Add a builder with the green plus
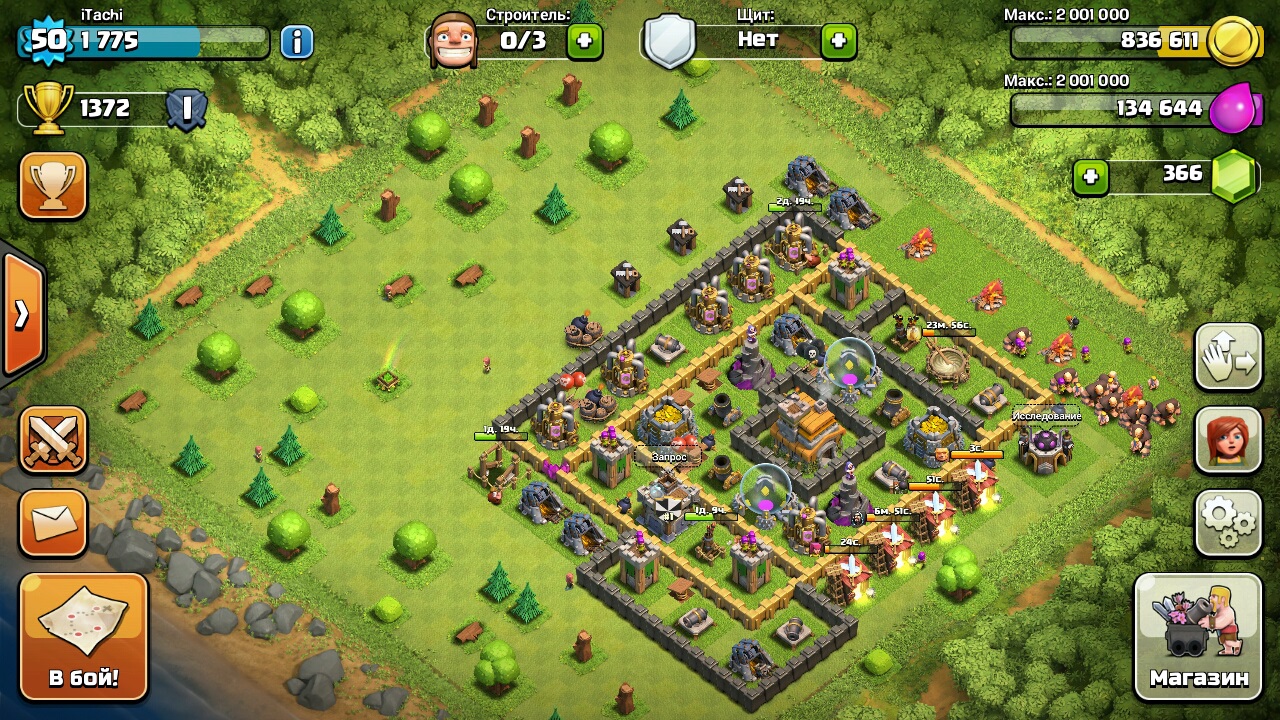 click(585, 41)
